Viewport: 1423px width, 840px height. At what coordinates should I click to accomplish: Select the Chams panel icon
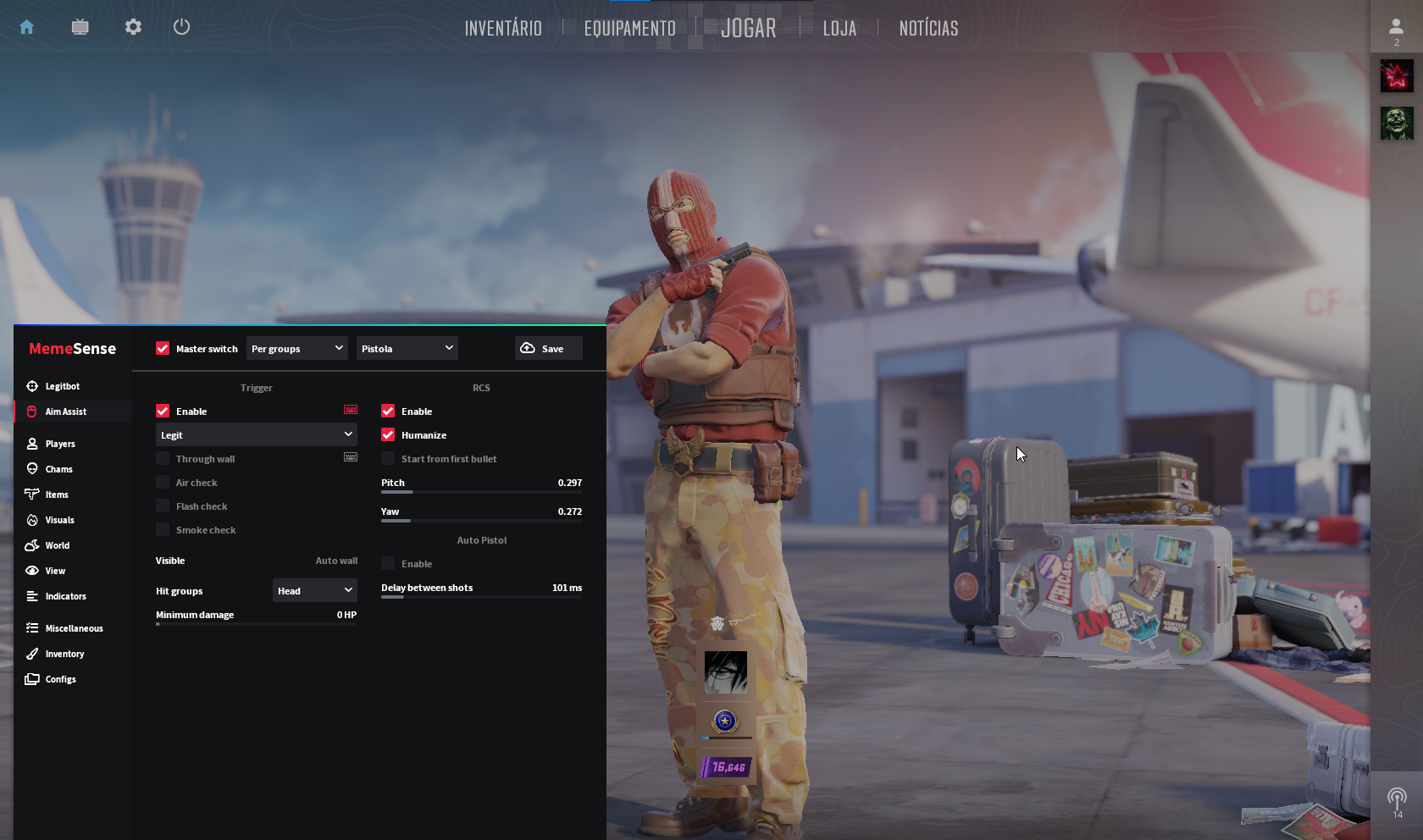click(58, 469)
